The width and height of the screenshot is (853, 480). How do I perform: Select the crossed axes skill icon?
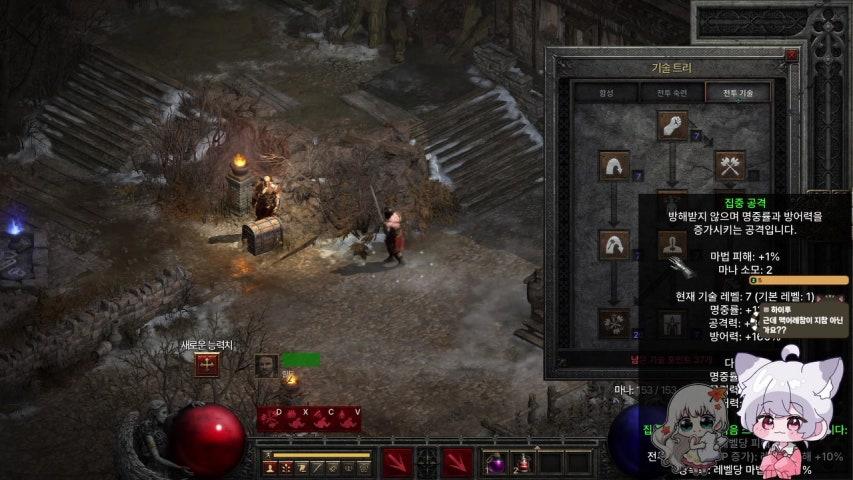click(730, 165)
